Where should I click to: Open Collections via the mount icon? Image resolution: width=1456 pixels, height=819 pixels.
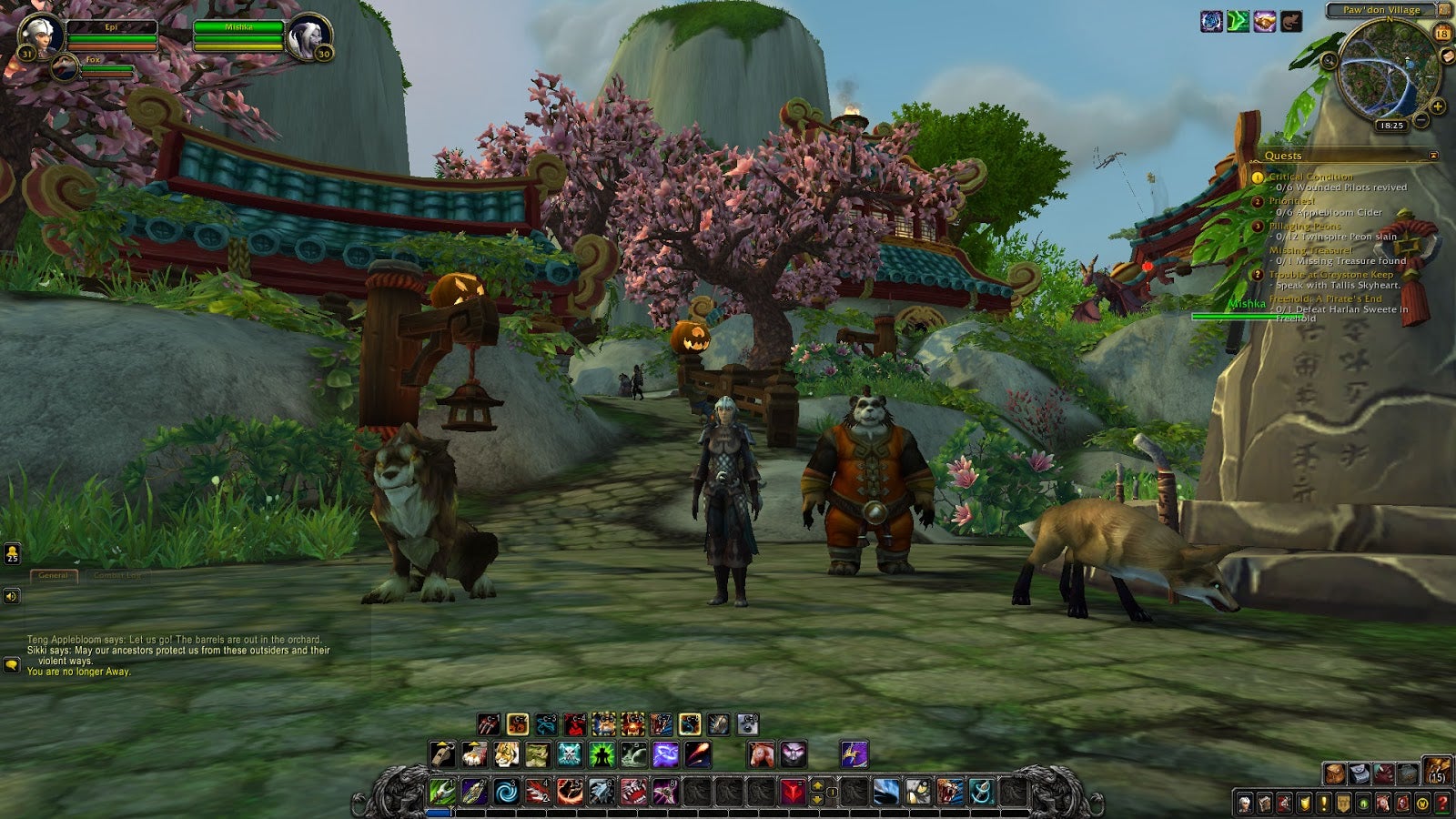tap(1382, 804)
